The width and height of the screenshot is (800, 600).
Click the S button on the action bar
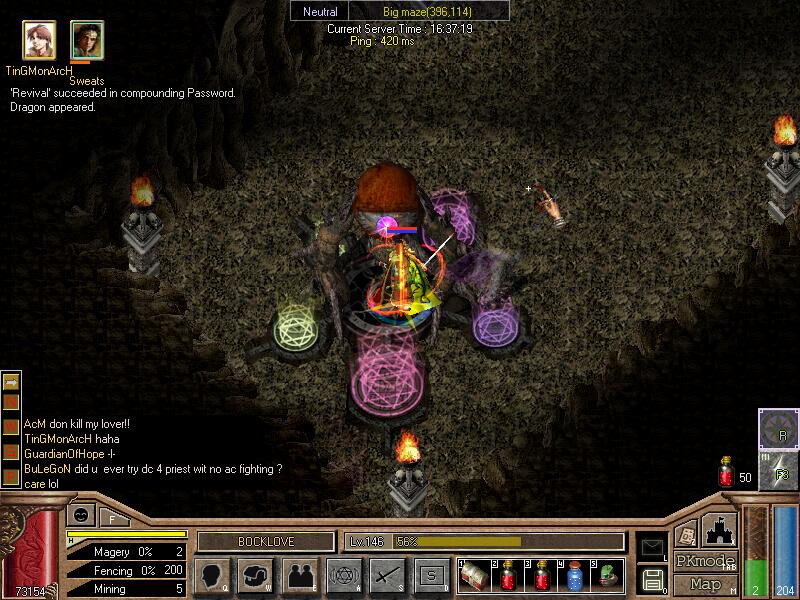431,576
